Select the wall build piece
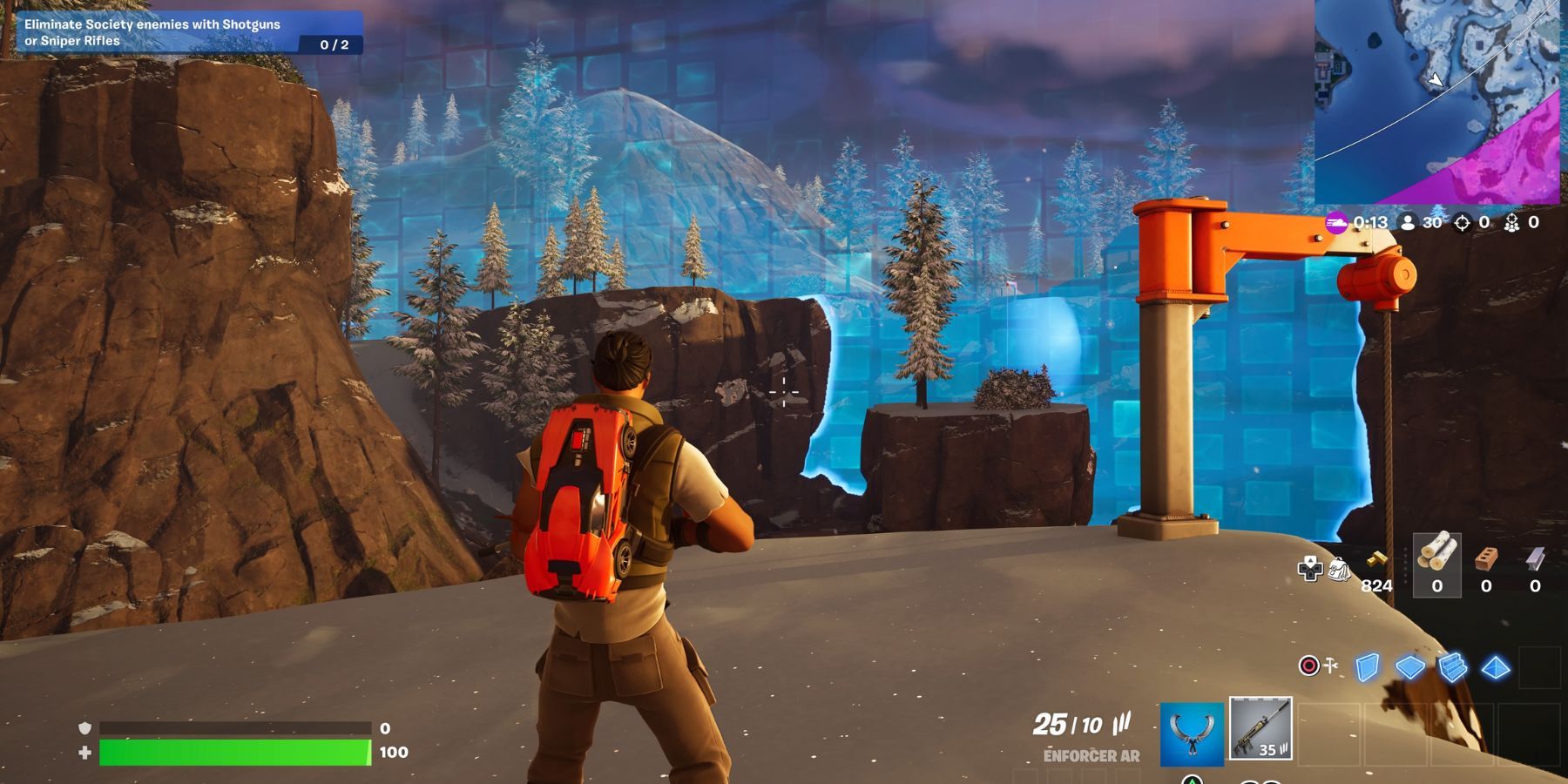This screenshot has width=1568, height=784. click(1368, 667)
